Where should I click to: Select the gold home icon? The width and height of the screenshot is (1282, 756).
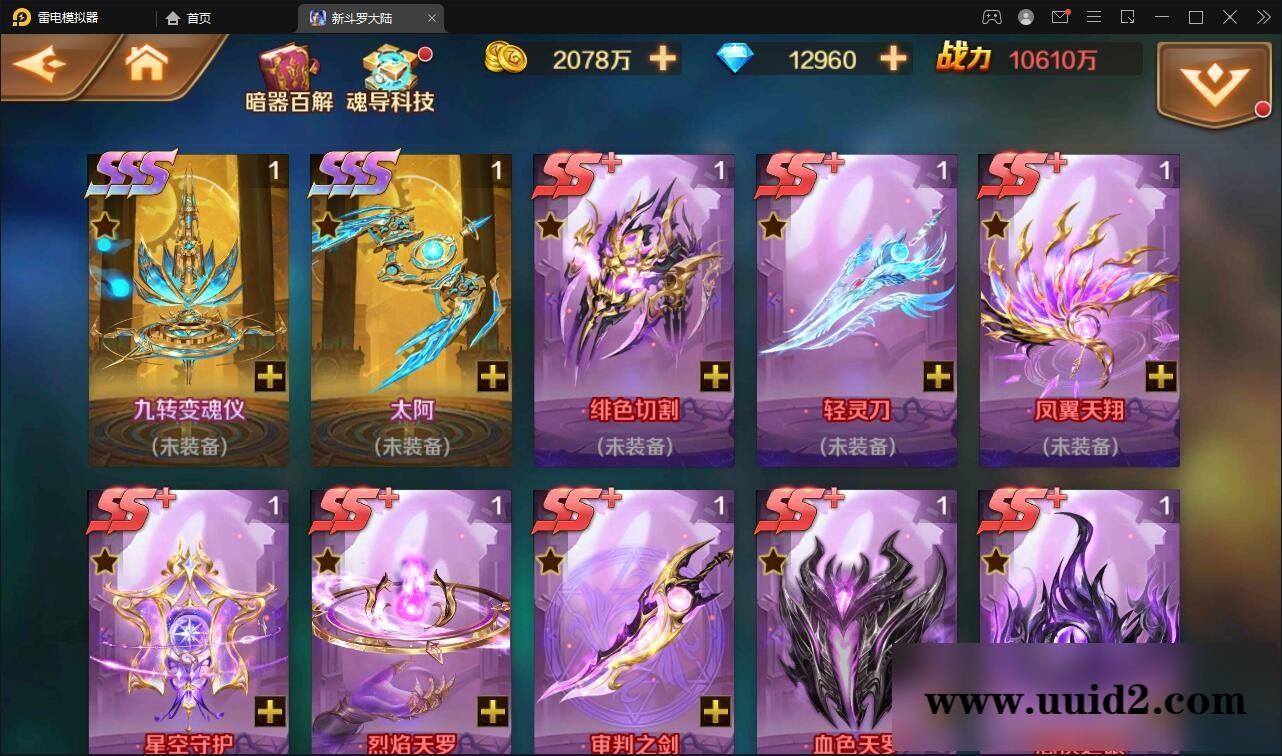148,62
